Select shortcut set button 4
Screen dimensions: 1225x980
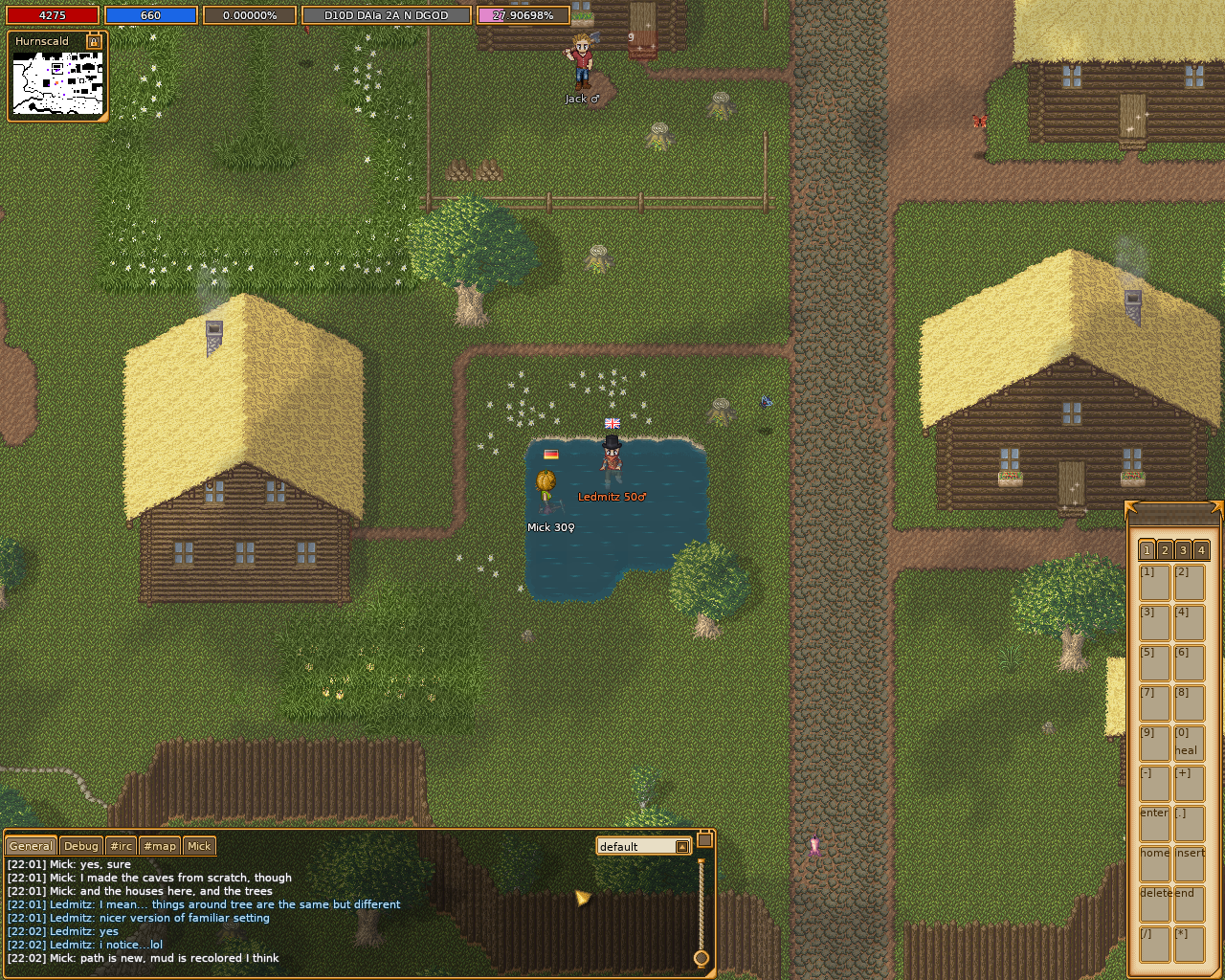coord(1201,550)
